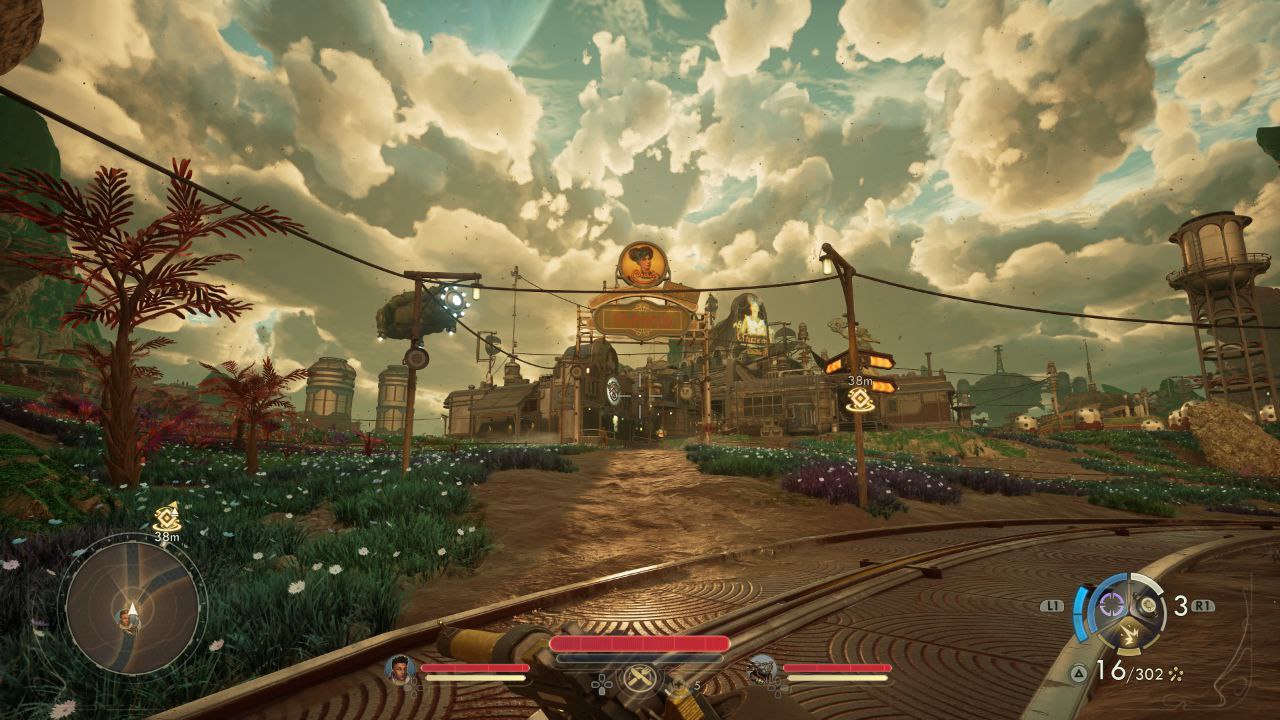Choose the purple crosshair wheel segment

click(x=1111, y=604)
